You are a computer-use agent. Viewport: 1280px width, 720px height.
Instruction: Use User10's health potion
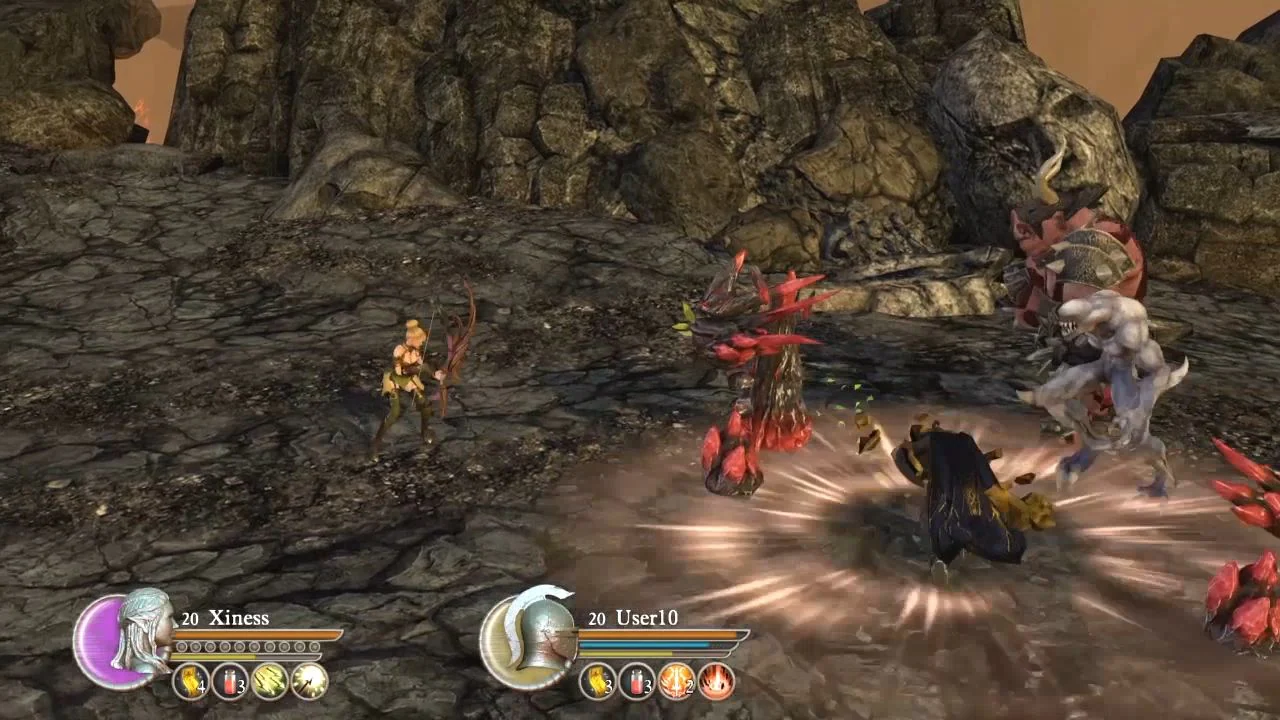pyautogui.click(x=637, y=682)
